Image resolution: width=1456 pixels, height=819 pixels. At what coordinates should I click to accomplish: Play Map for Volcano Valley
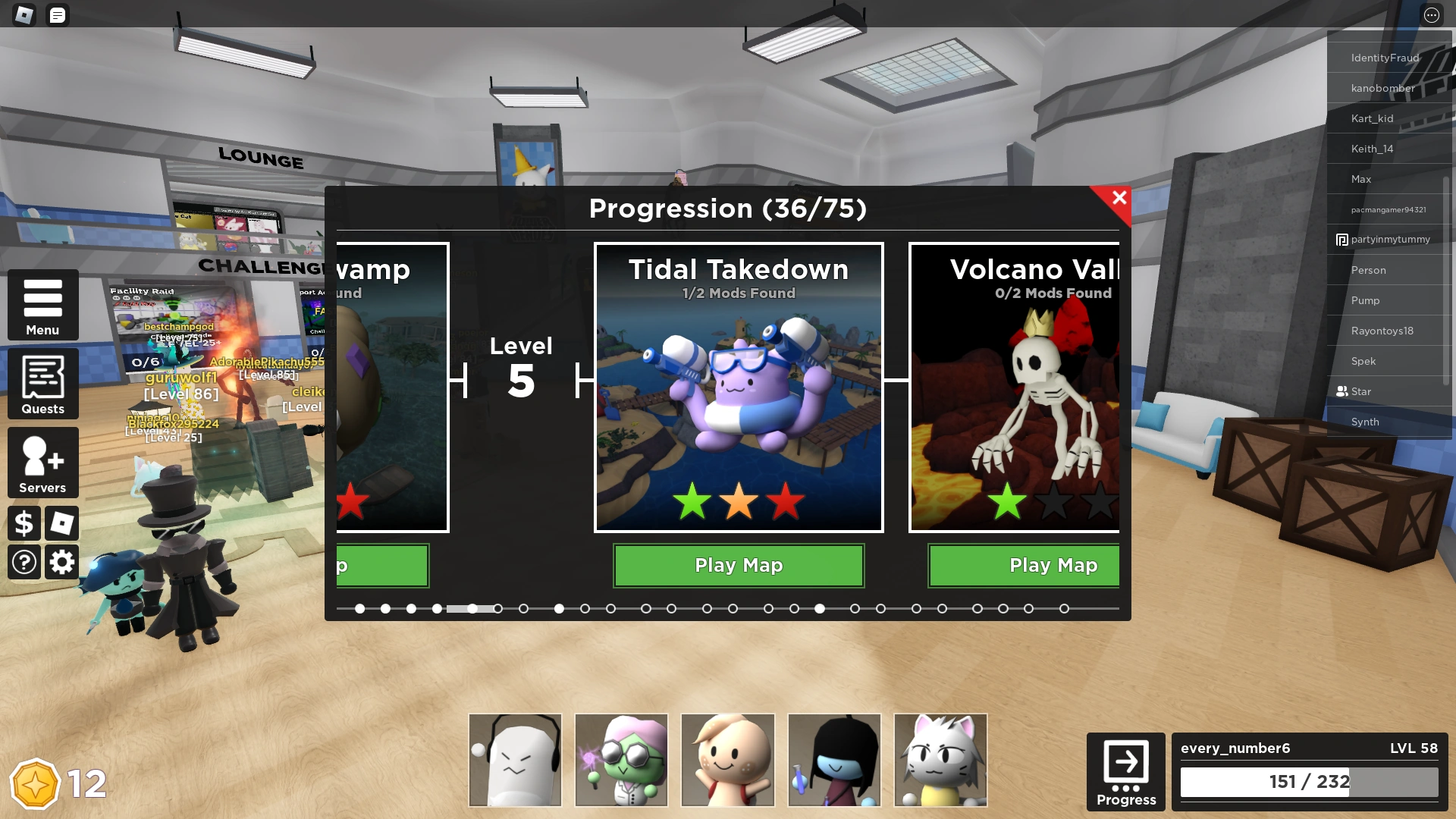1053,565
